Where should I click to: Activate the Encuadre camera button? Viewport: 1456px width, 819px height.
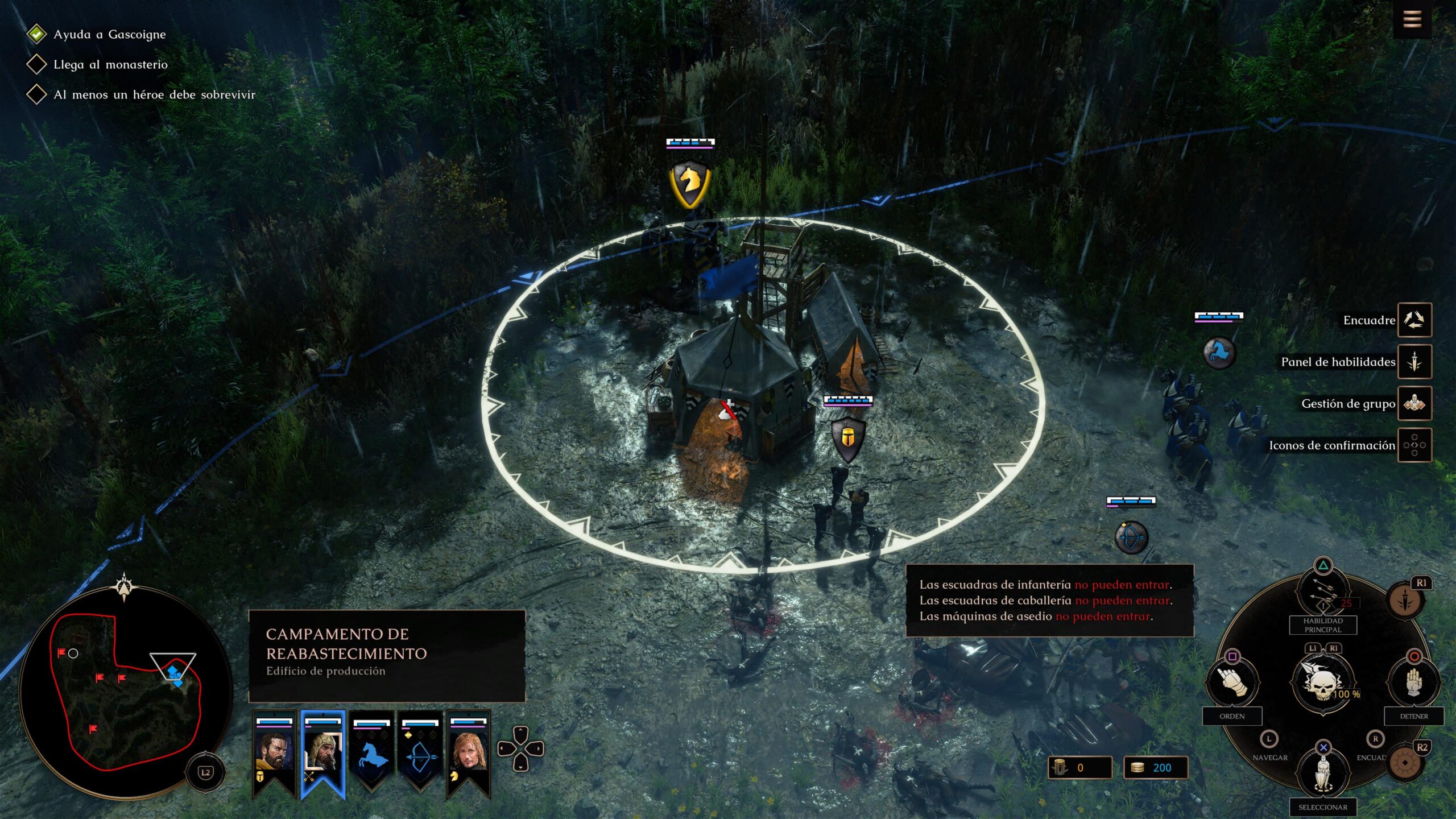[1414, 320]
